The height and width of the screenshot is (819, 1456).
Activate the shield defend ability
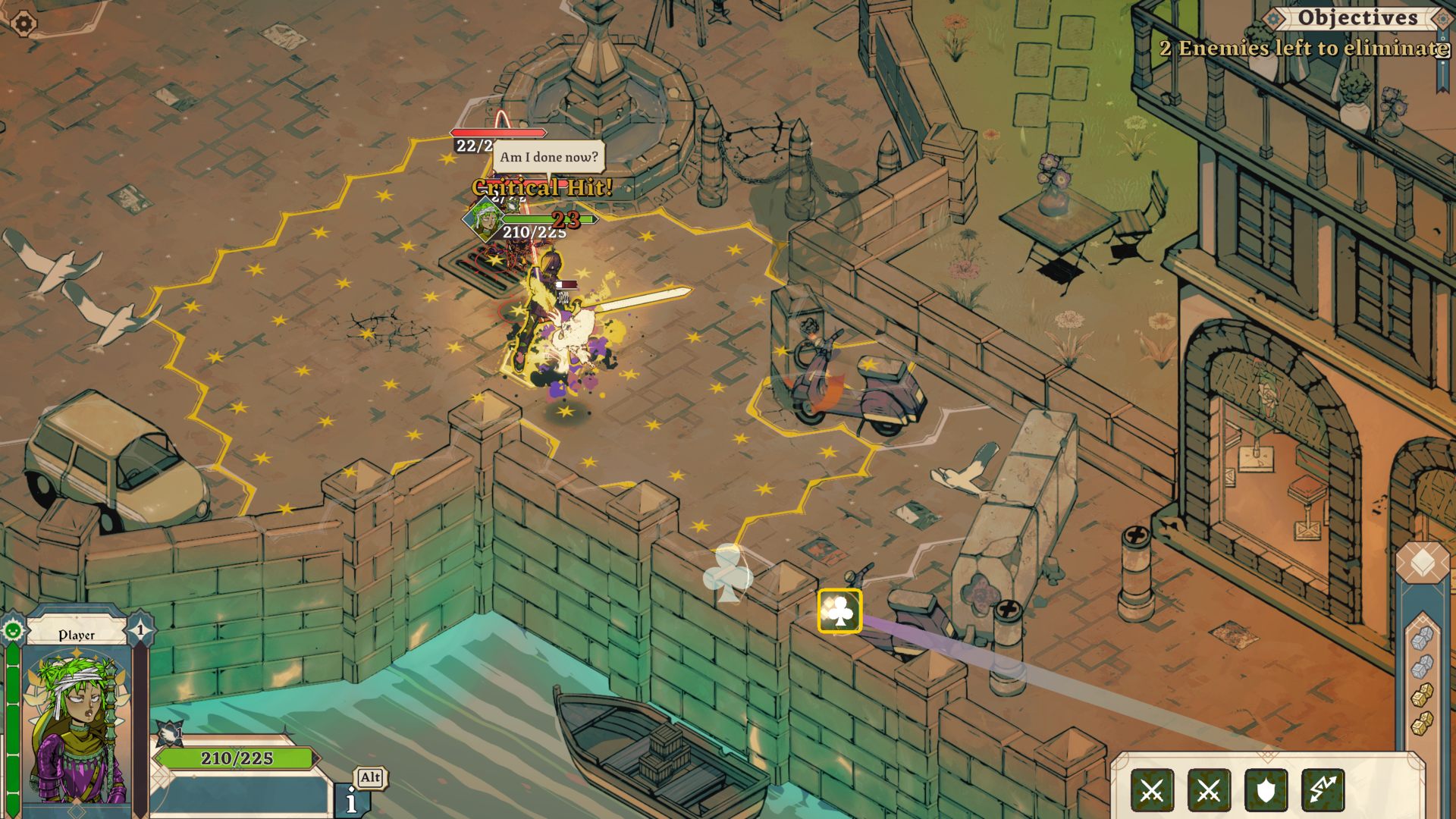coord(1266,791)
